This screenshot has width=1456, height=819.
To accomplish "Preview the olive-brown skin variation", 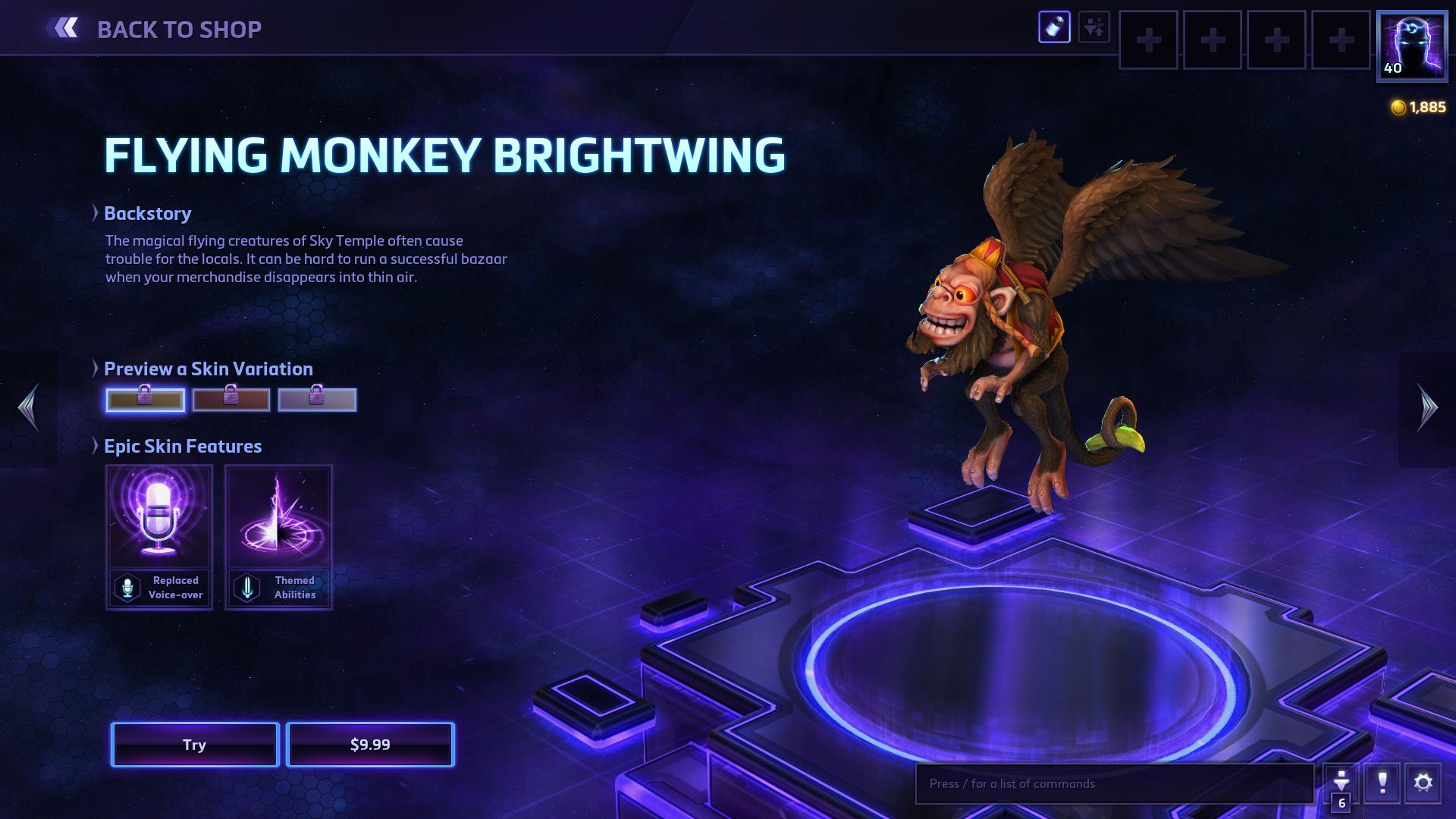I will tap(145, 400).
